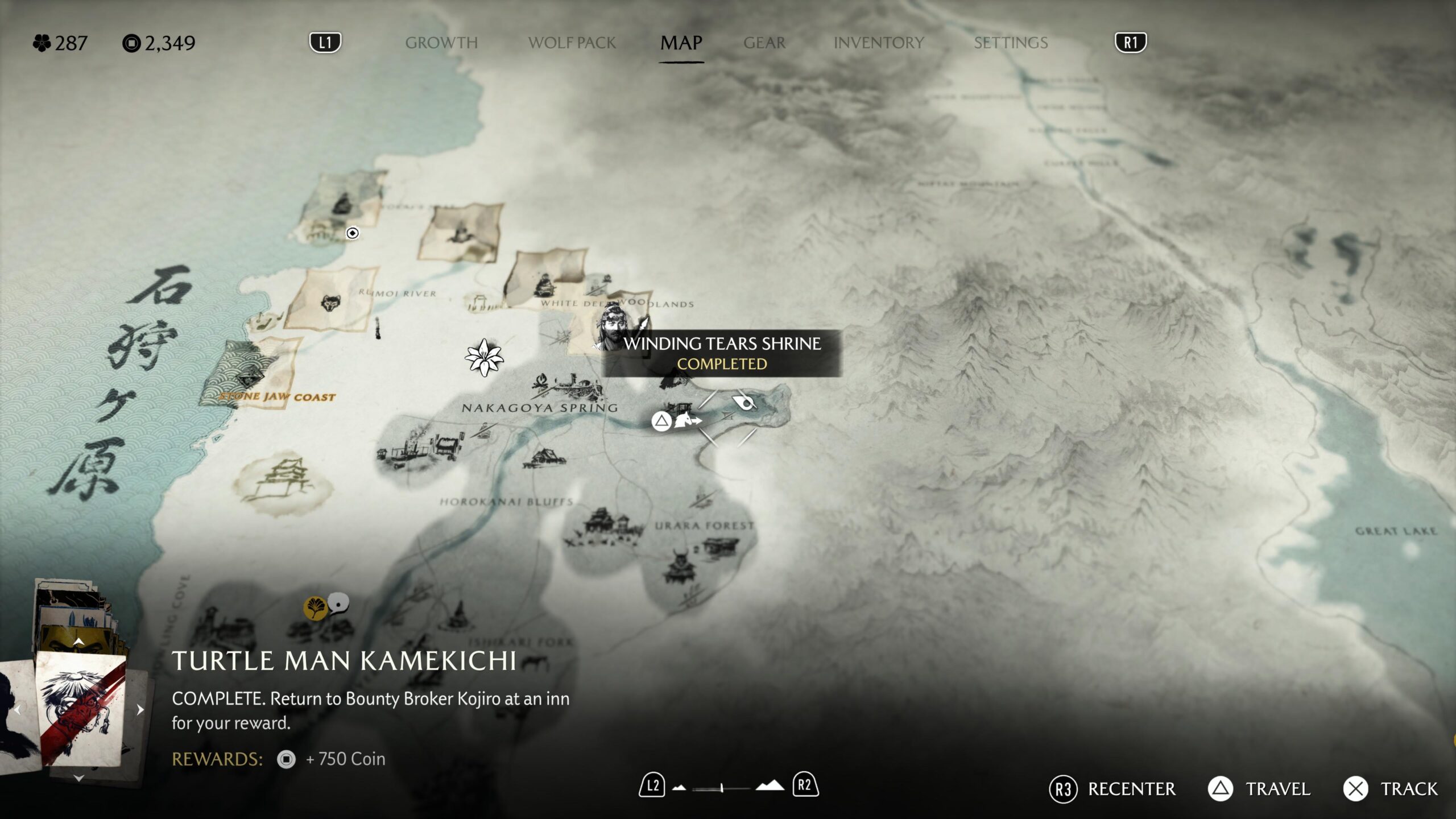Open the Inventory tab

tap(878, 43)
